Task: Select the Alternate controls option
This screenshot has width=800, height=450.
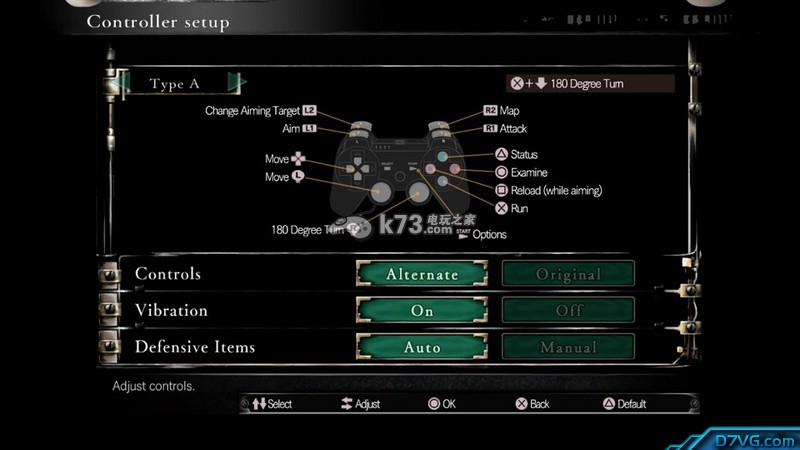Action: pyautogui.click(x=422, y=274)
